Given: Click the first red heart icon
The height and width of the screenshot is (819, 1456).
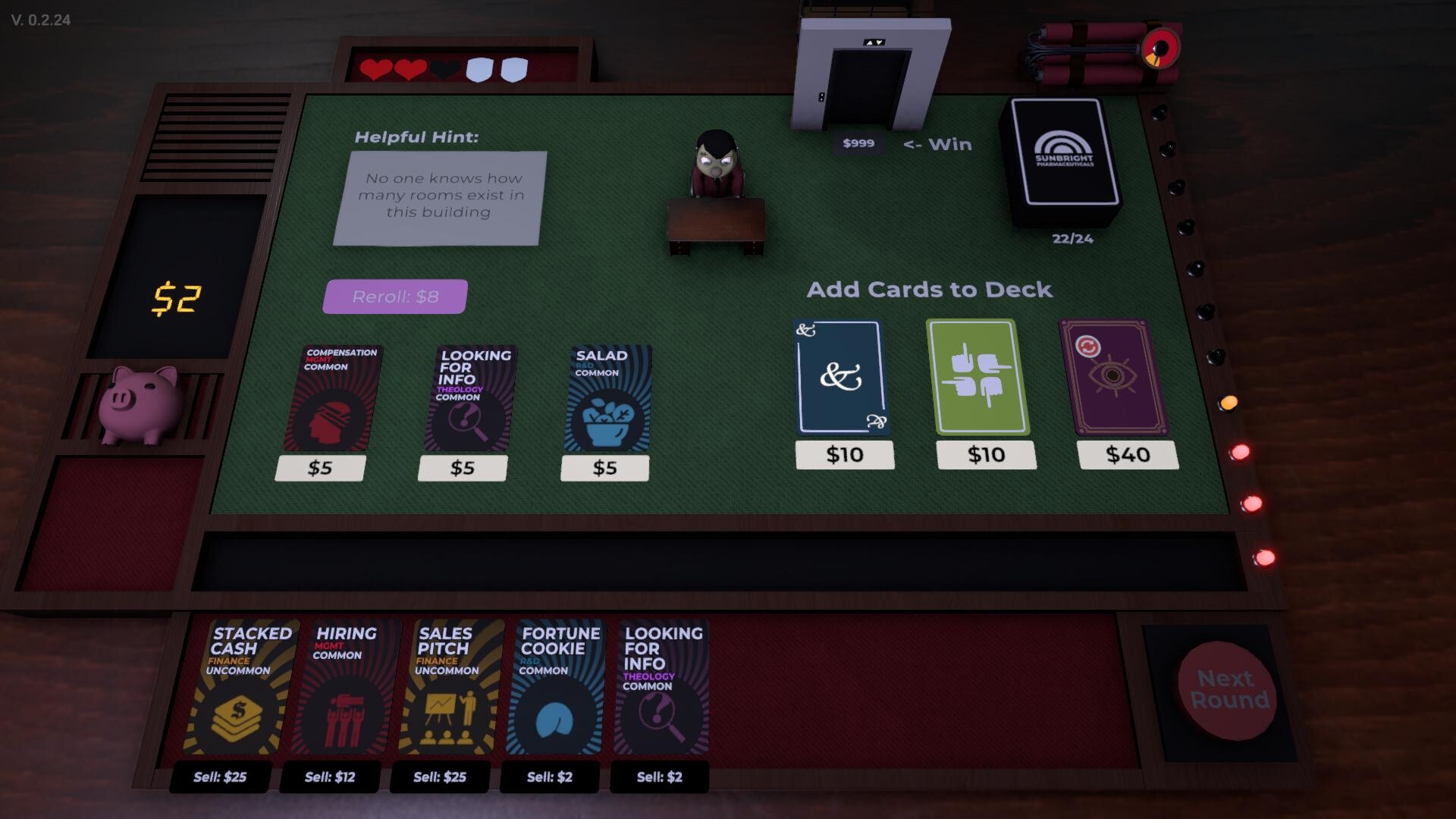Looking at the screenshot, I should (x=375, y=70).
